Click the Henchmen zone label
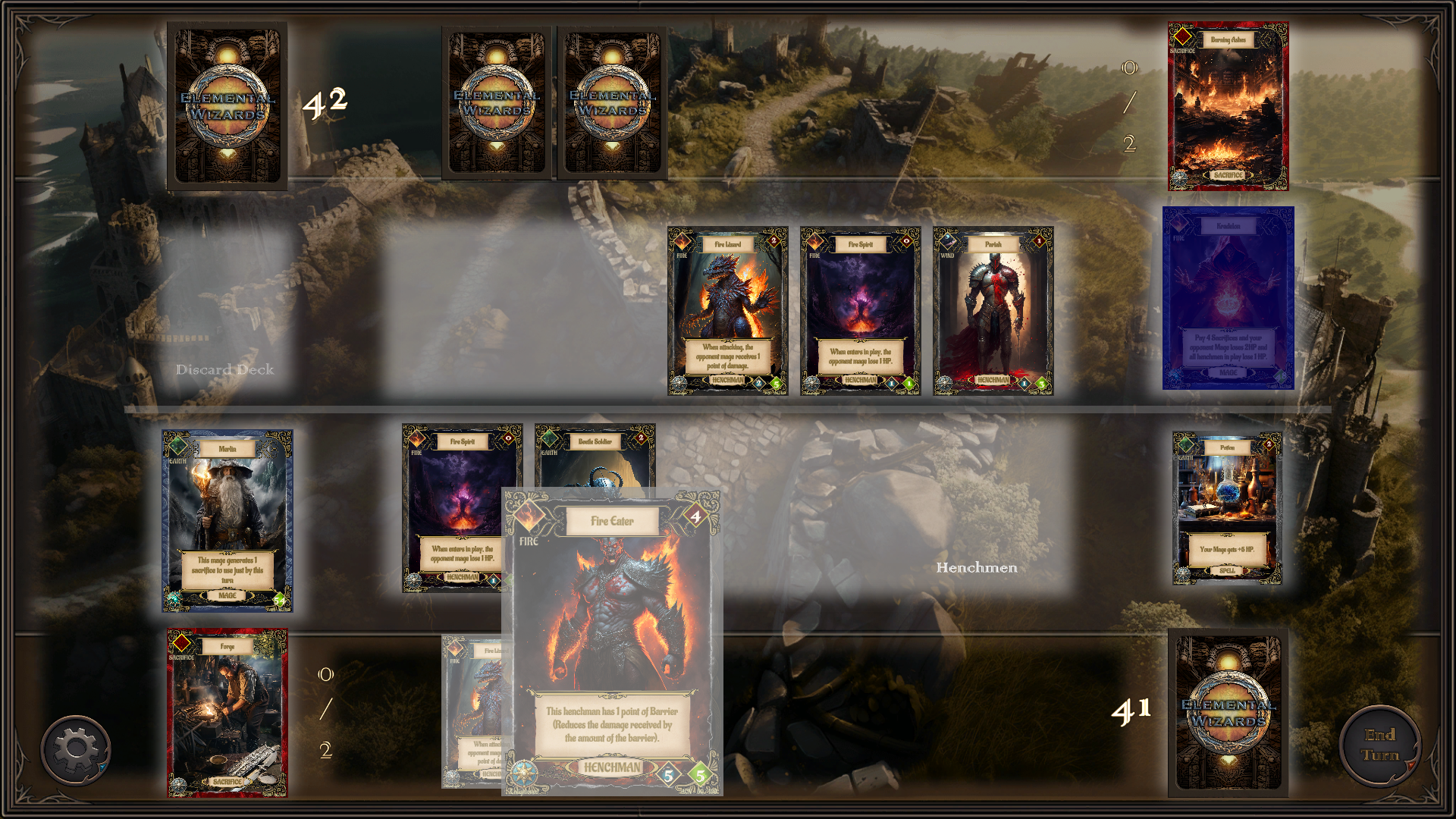1456x819 pixels. pyautogui.click(x=977, y=566)
